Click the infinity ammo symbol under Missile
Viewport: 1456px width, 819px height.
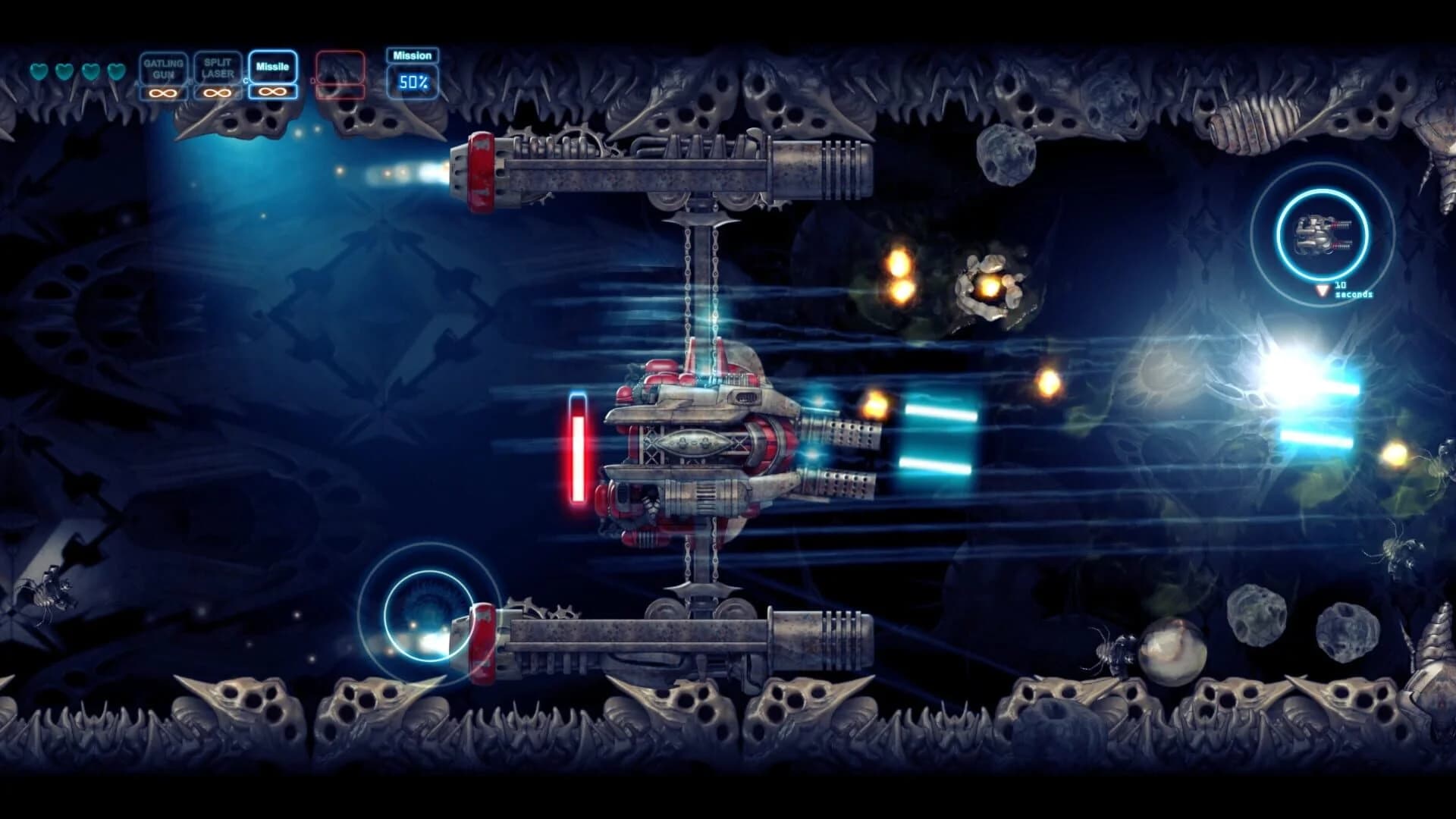coord(275,93)
